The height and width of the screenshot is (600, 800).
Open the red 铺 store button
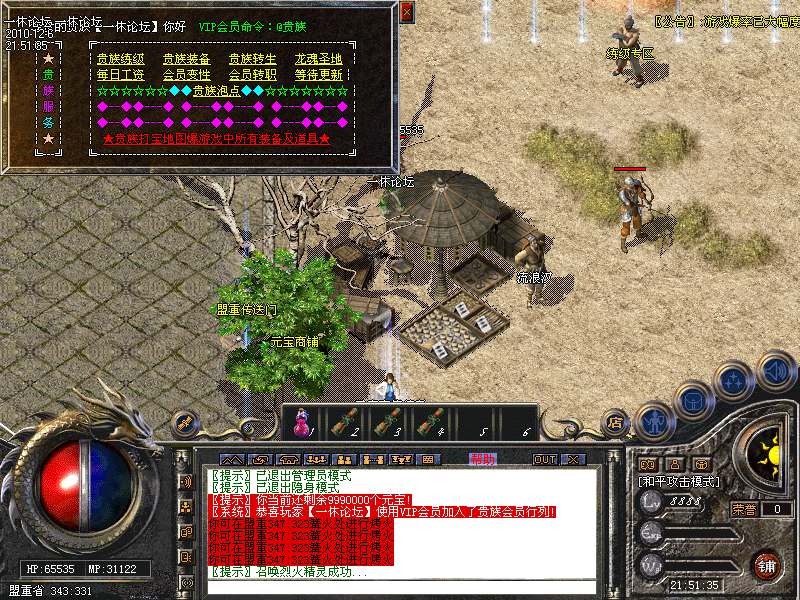click(766, 565)
